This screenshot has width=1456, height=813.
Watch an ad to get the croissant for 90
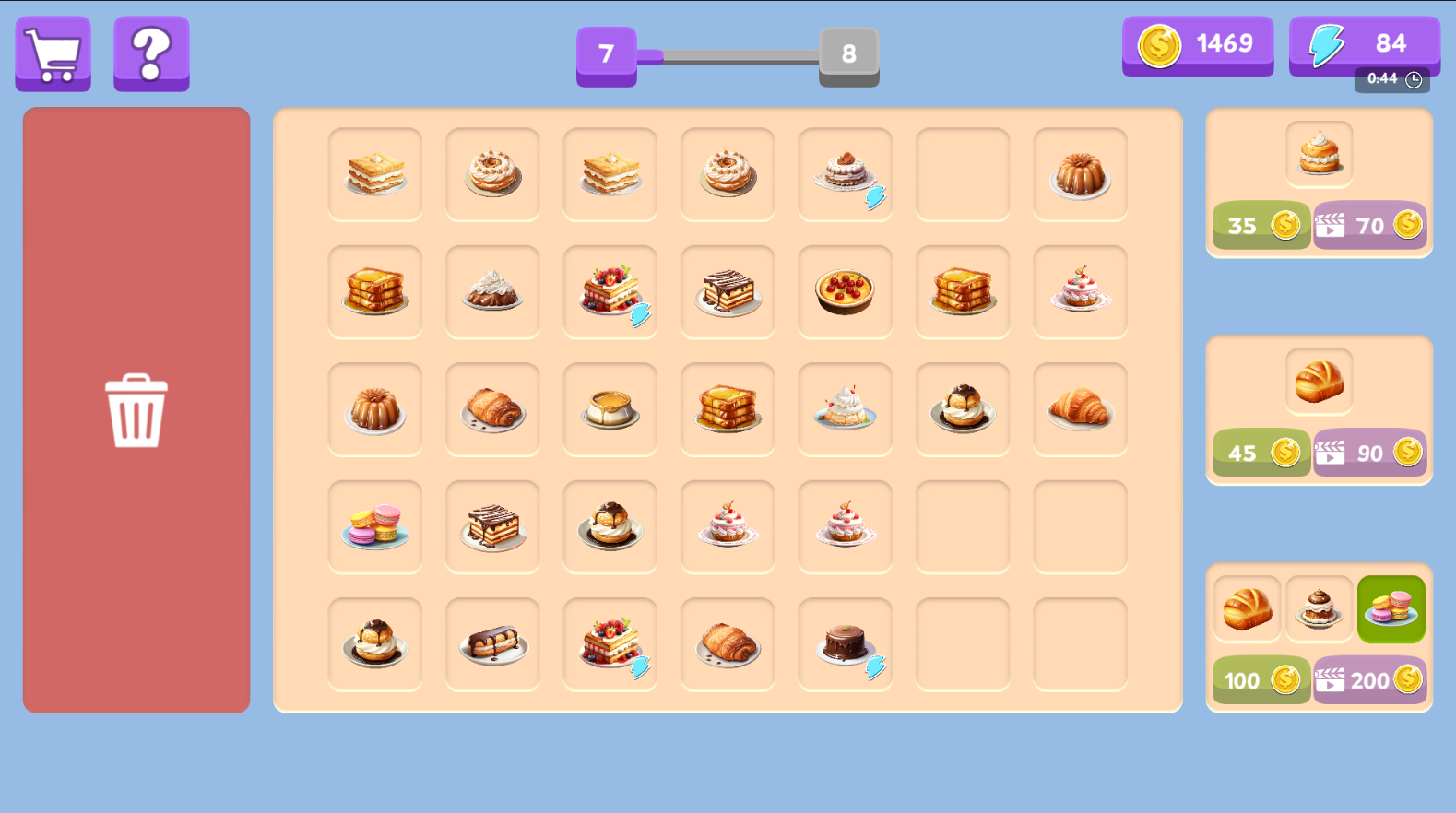click(1370, 453)
